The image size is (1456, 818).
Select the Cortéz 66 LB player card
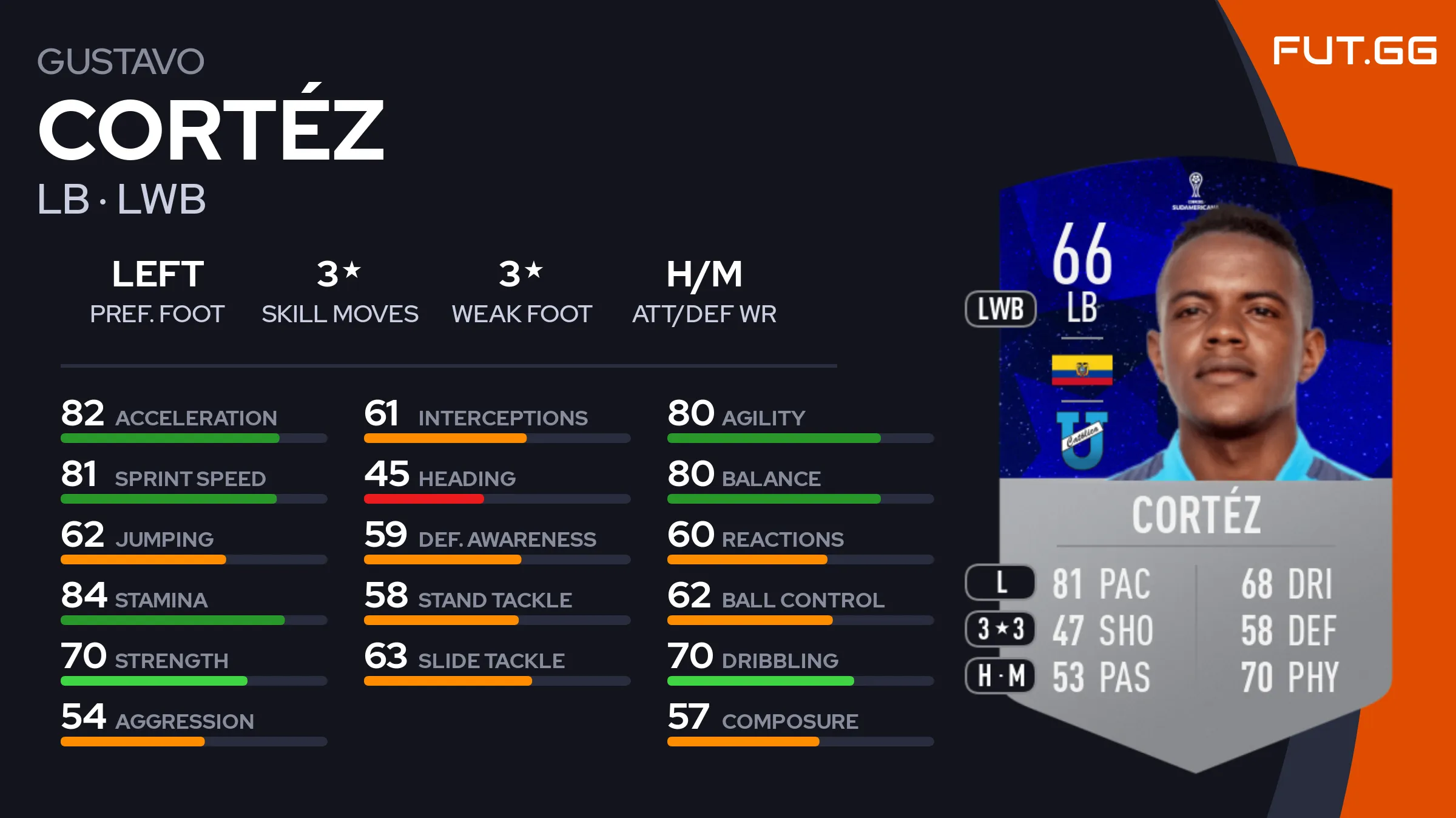(x=1195, y=461)
